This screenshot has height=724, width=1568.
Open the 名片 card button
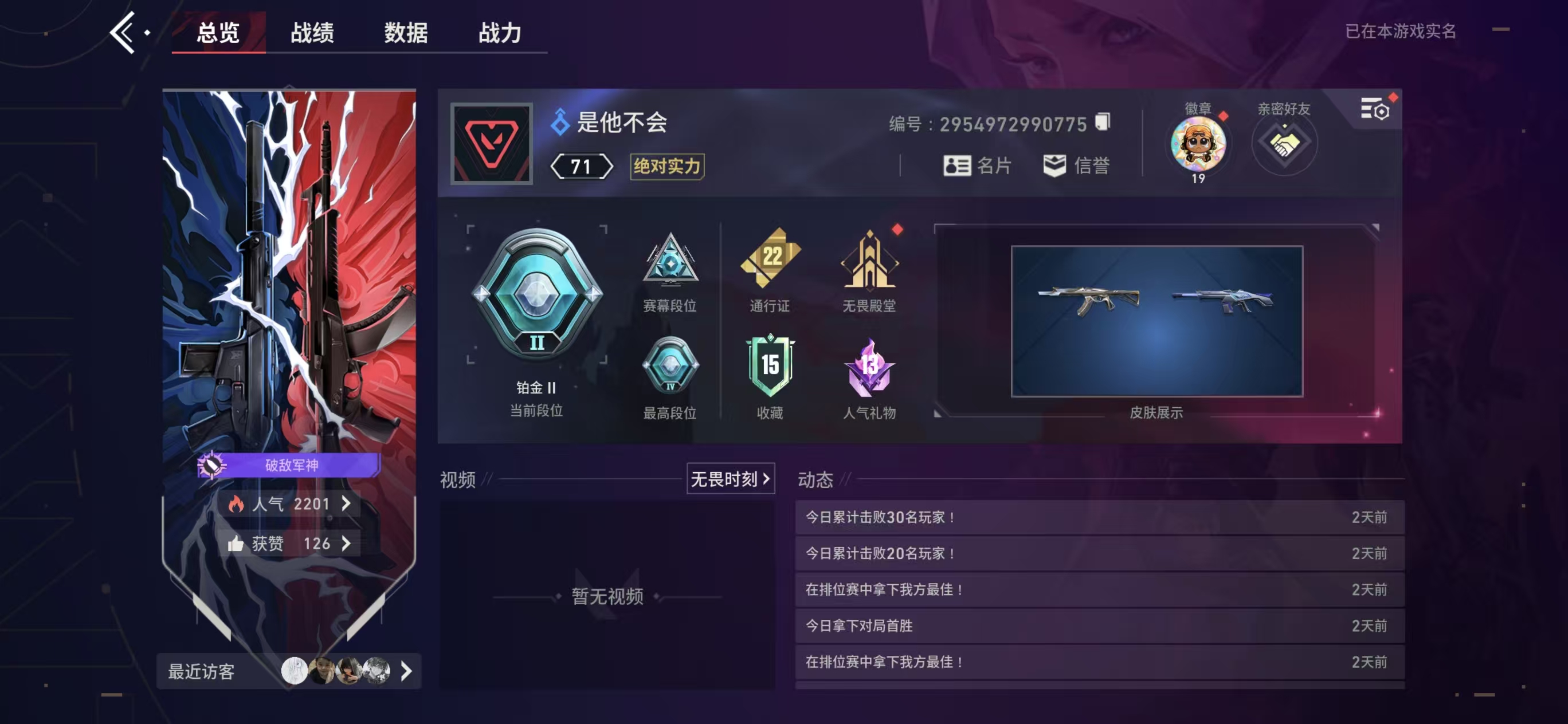[977, 166]
